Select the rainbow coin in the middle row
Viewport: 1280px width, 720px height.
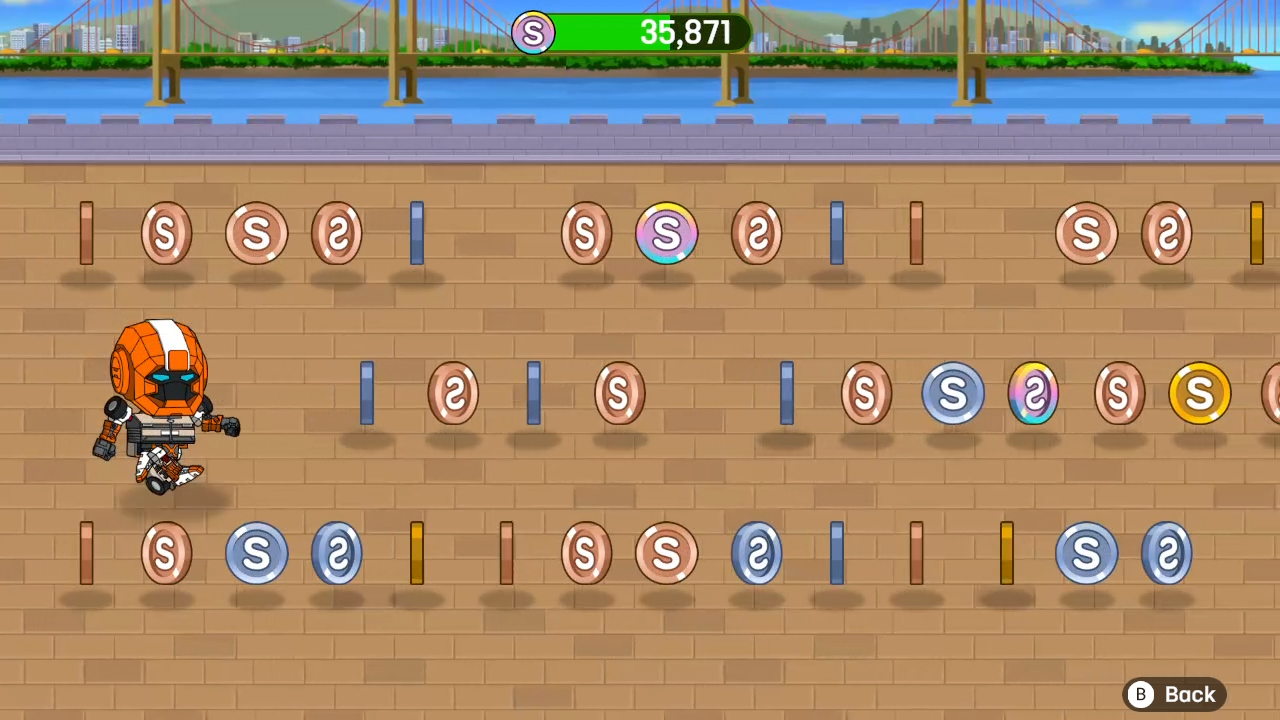point(1033,393)
